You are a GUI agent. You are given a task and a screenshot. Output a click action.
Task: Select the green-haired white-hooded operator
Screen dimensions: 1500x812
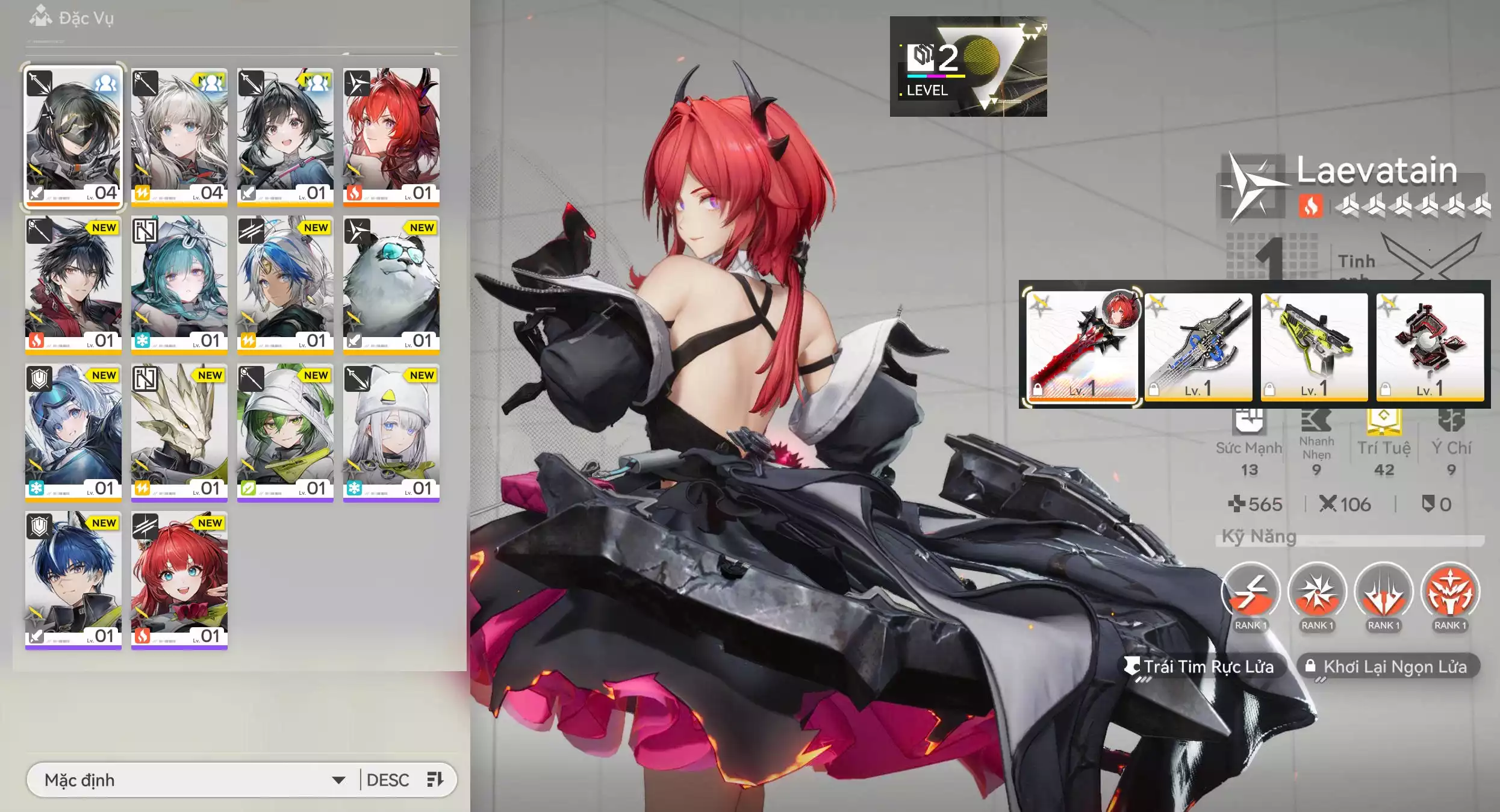click(x=285, y=431)
